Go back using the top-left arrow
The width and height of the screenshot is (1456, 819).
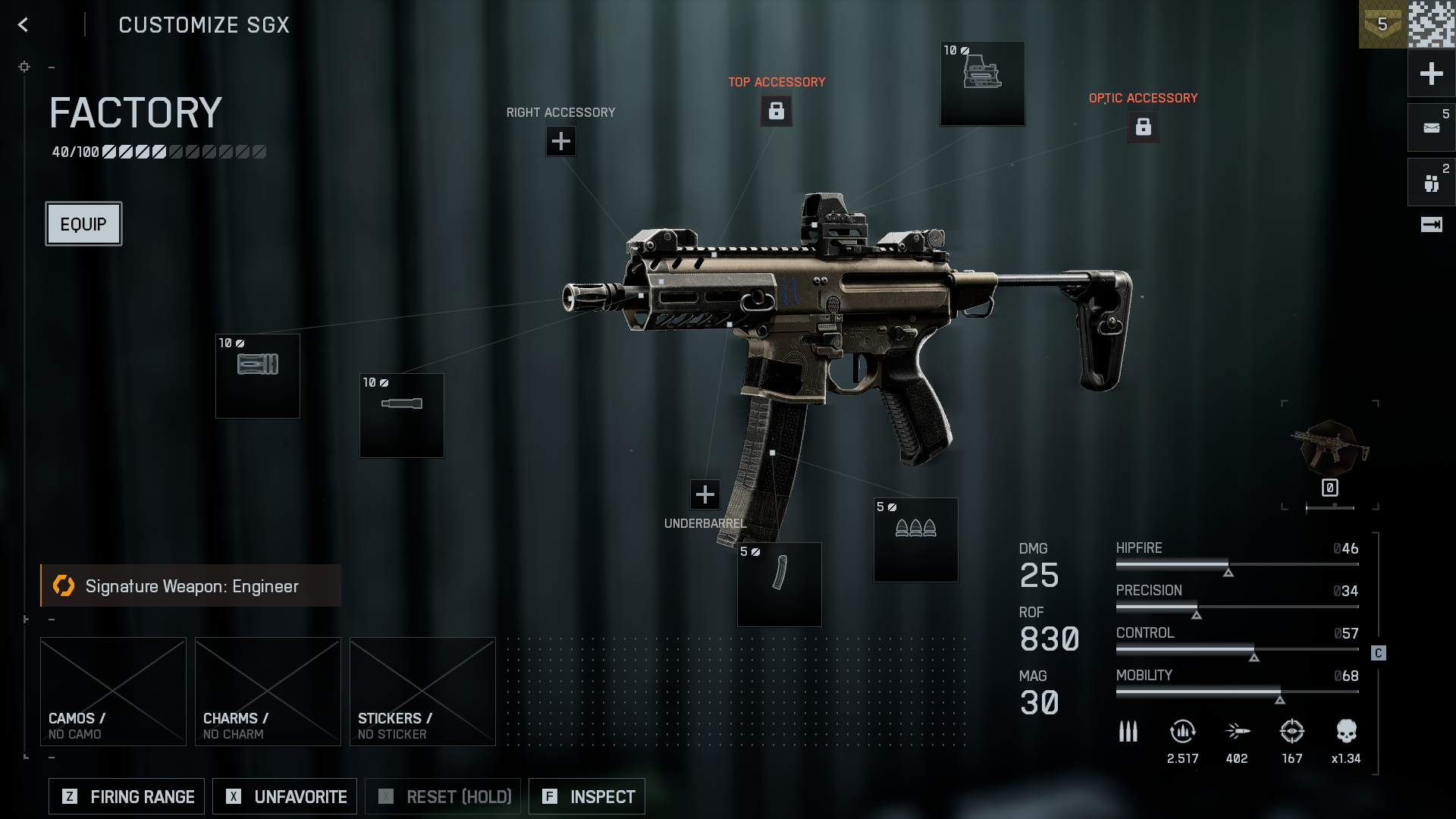[x=24, y=25]
